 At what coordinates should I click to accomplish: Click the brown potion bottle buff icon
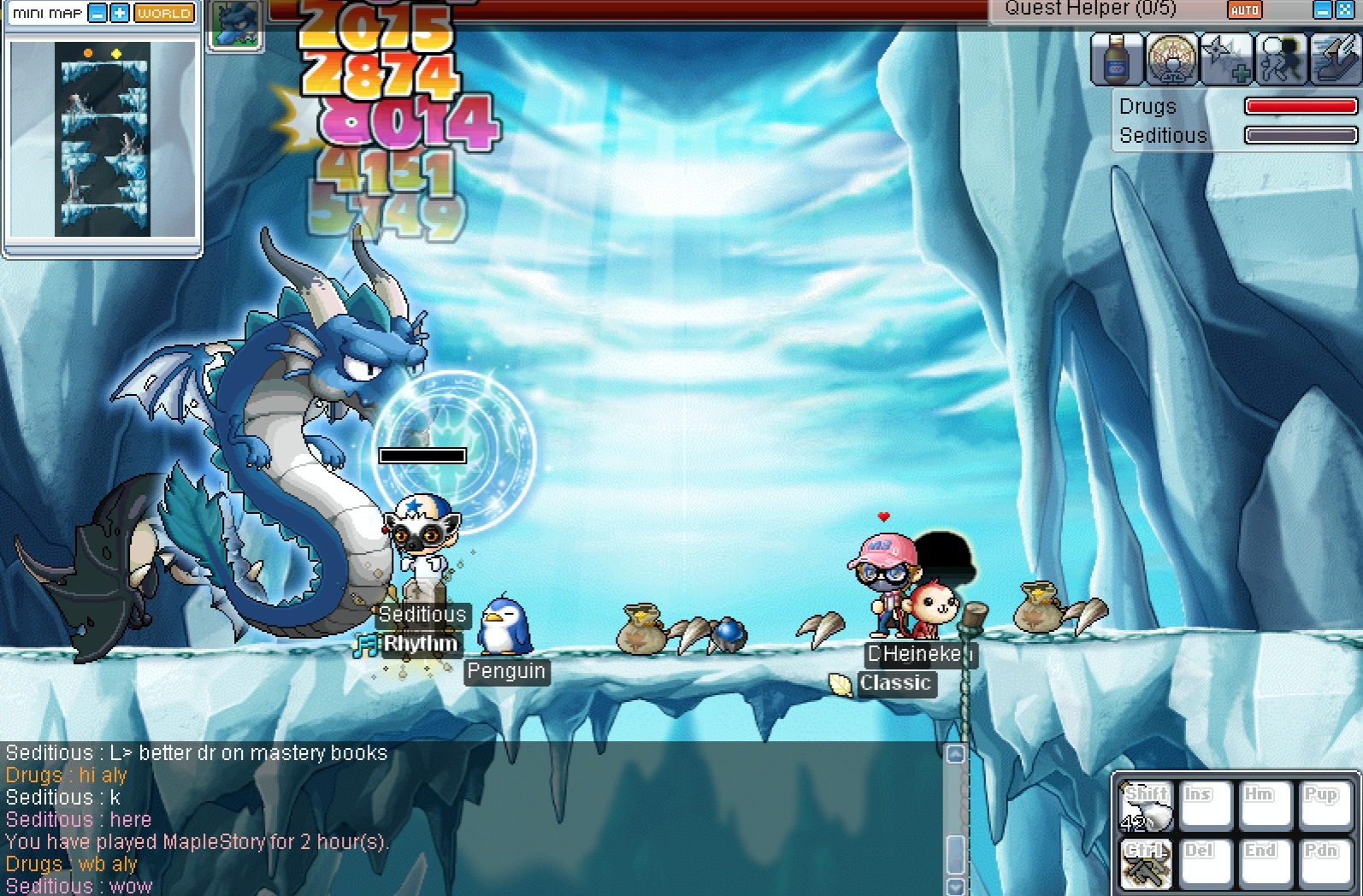[1117, 60]
